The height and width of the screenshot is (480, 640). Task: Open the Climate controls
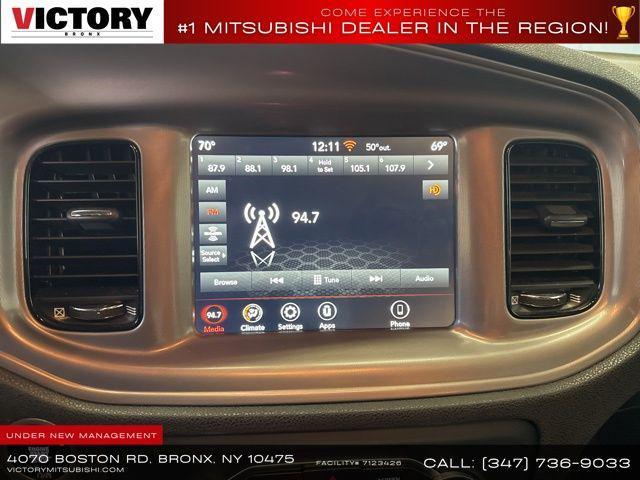coord(253,316)
